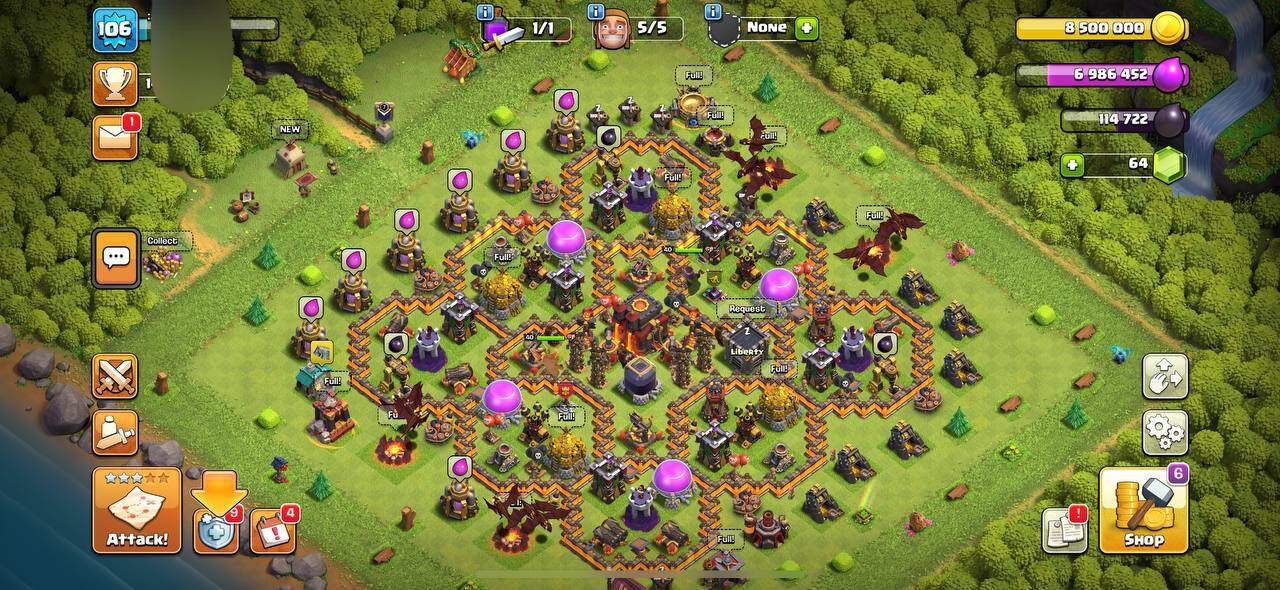Open the calendar events button

[272, 531]
